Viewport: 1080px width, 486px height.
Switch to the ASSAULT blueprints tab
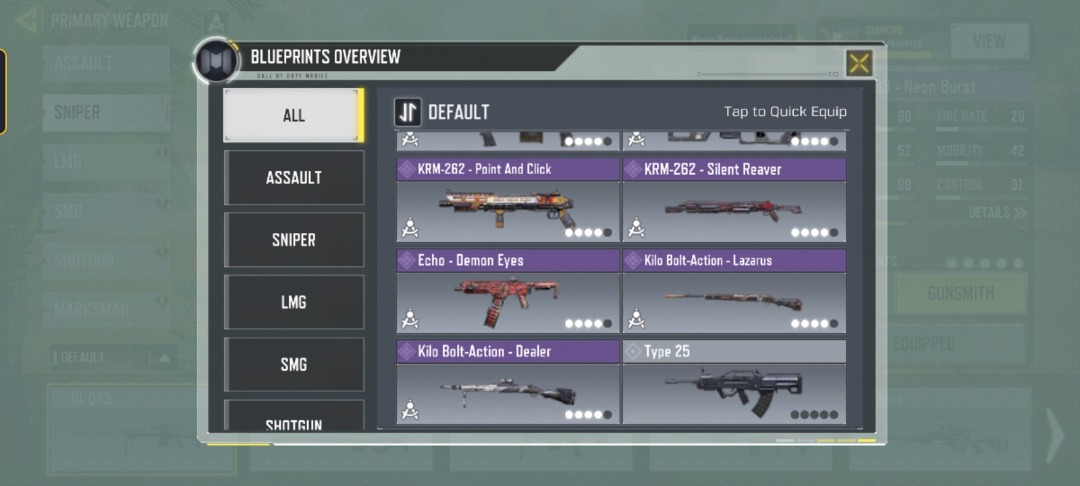click(293, 177)
